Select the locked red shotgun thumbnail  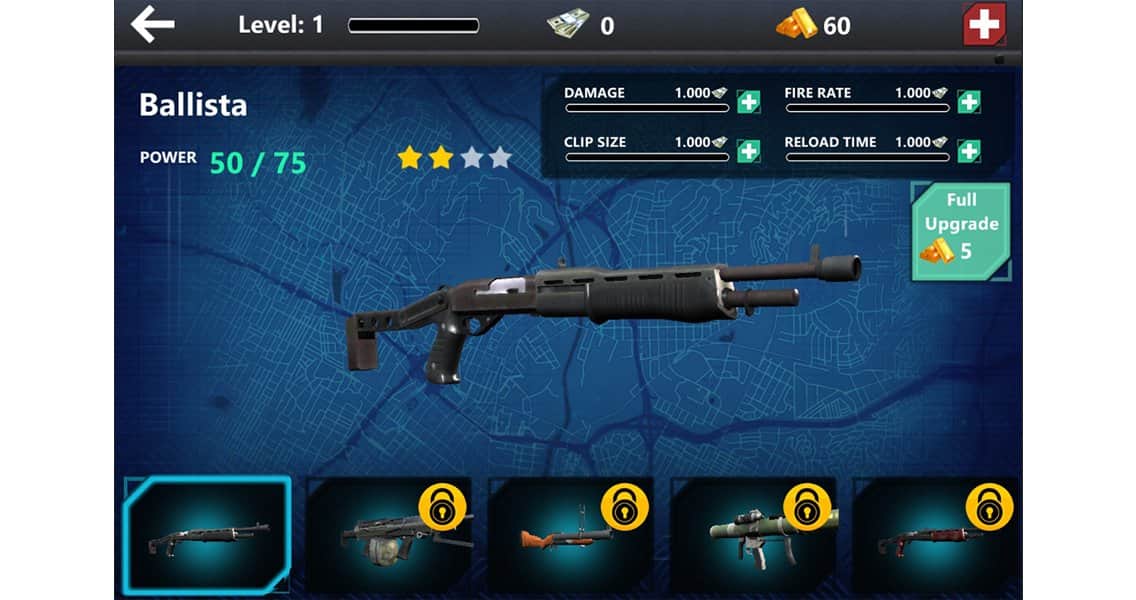(x=933, y=535)
